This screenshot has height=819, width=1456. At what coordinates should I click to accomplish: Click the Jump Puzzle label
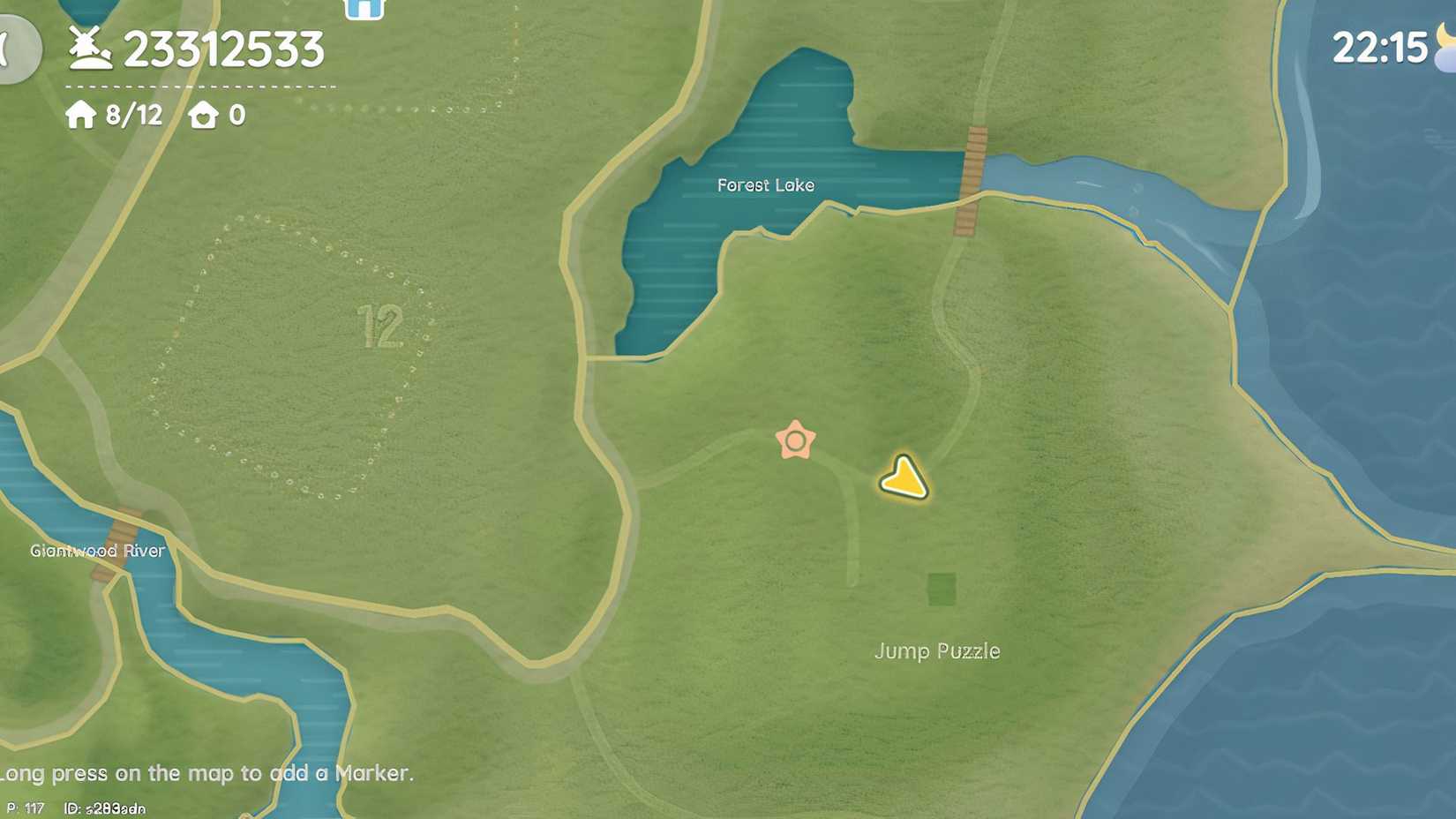[937, 651]
